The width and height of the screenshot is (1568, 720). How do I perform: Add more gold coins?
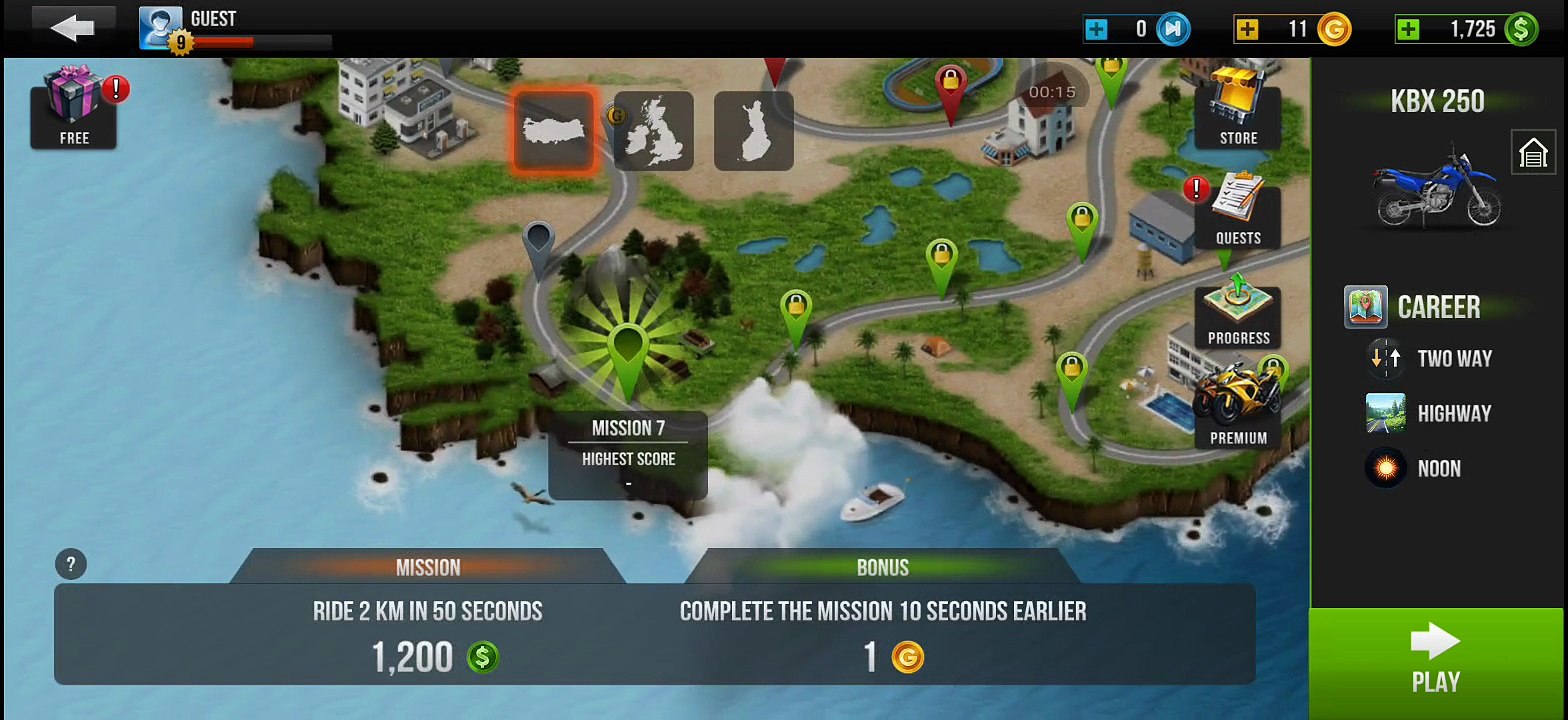pos(1247,29)
